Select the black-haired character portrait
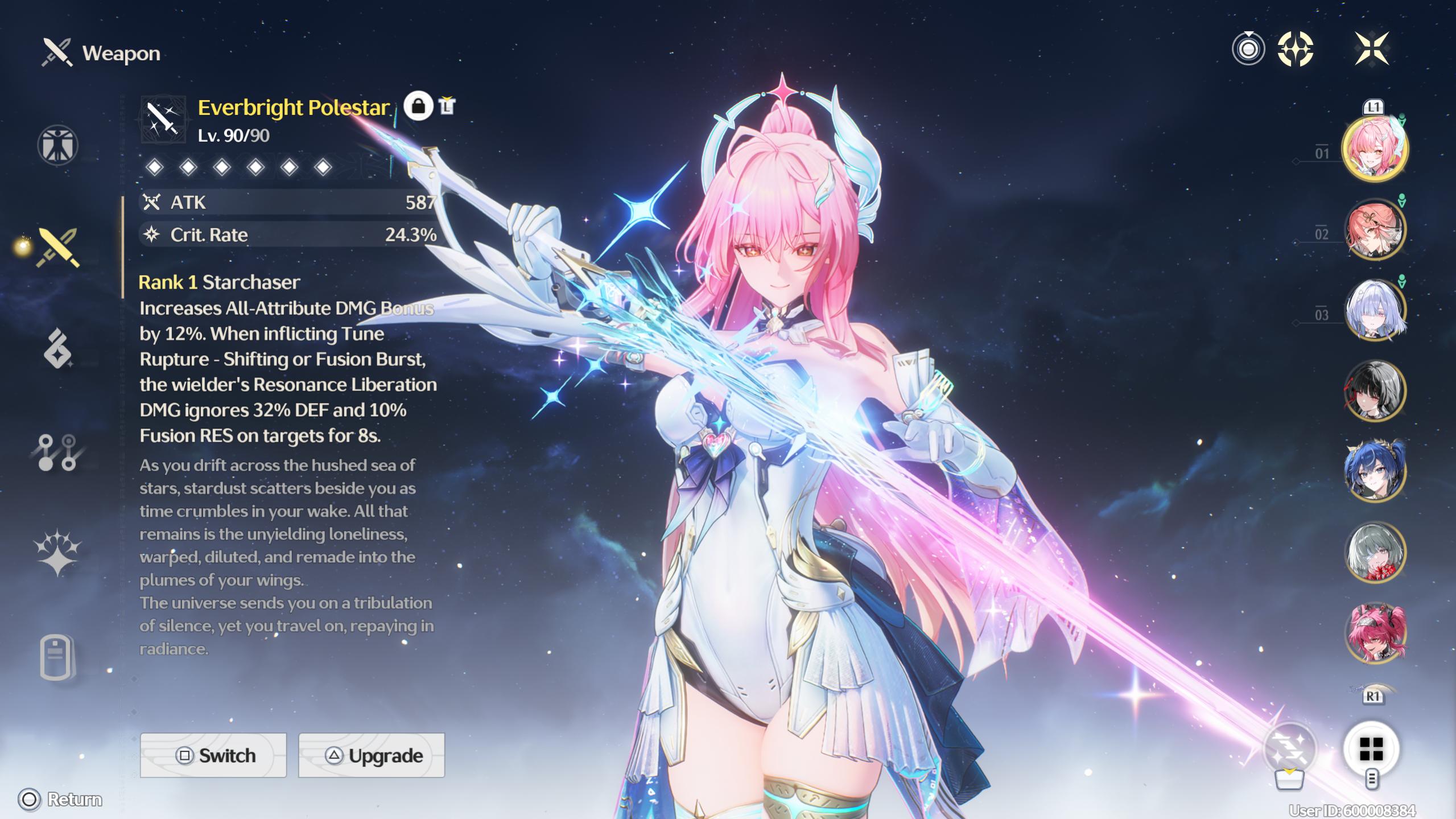Image resolution: width=1456 pixels, height=819 pixels. [1375, 391]
